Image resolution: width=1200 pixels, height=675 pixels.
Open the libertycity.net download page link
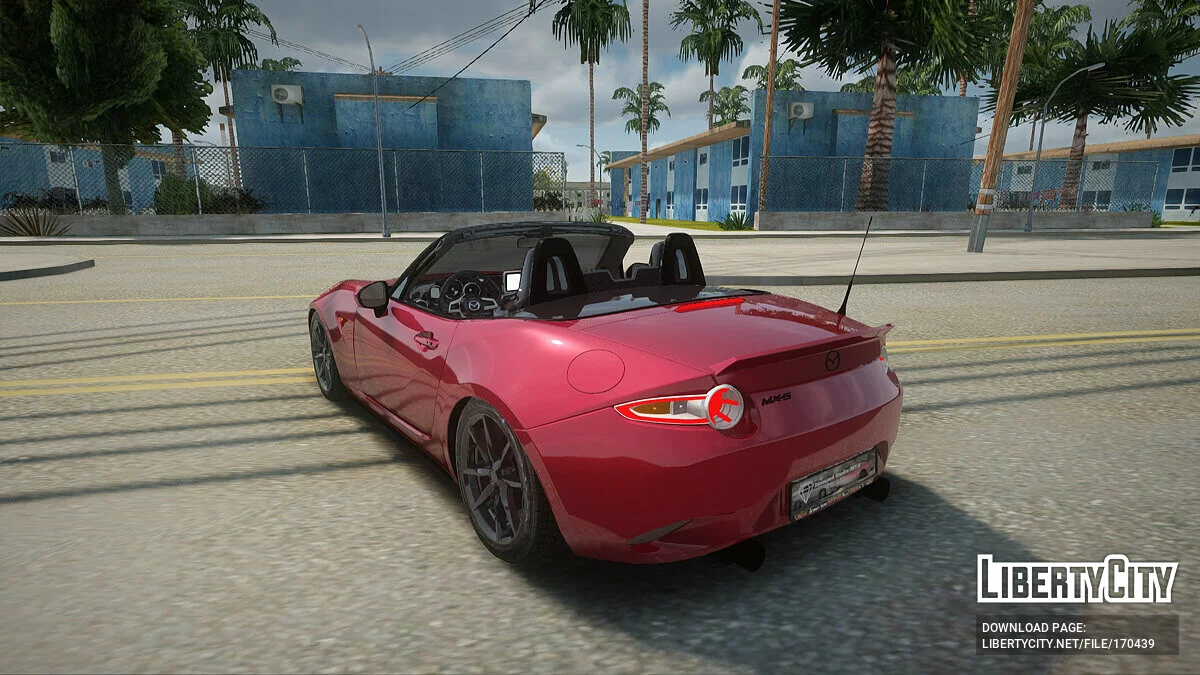coord(1068,644)
